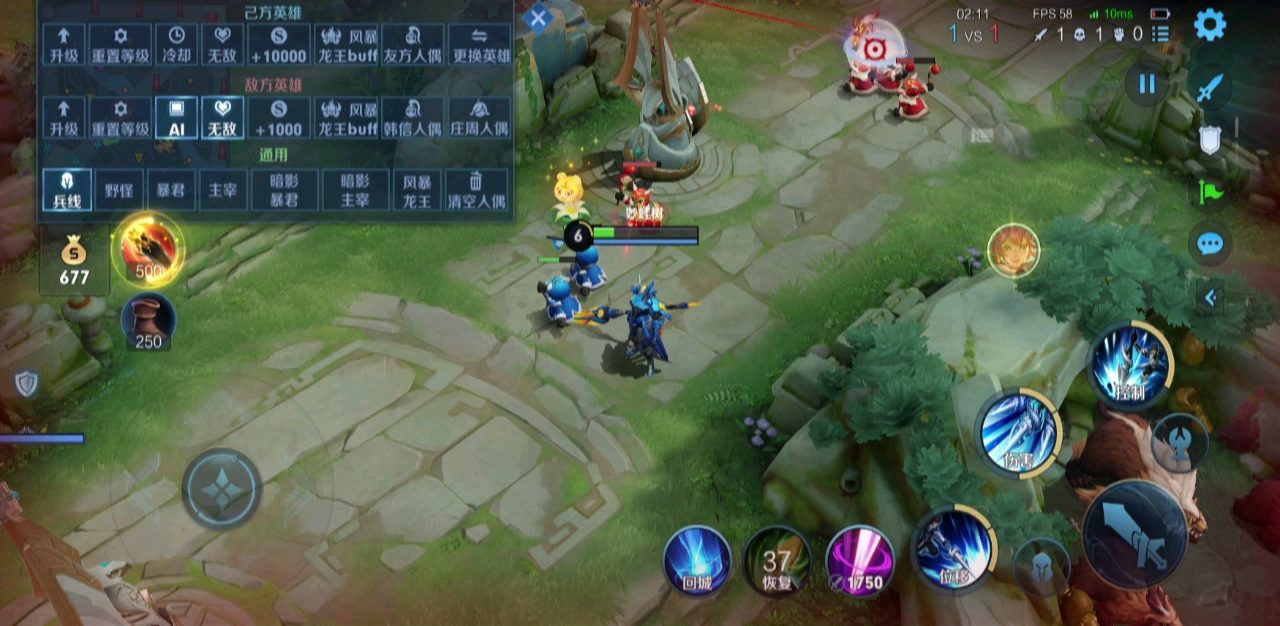
Task: Spawn a 友方人偶 friendly dummy
Action: [x=412, y=45]
